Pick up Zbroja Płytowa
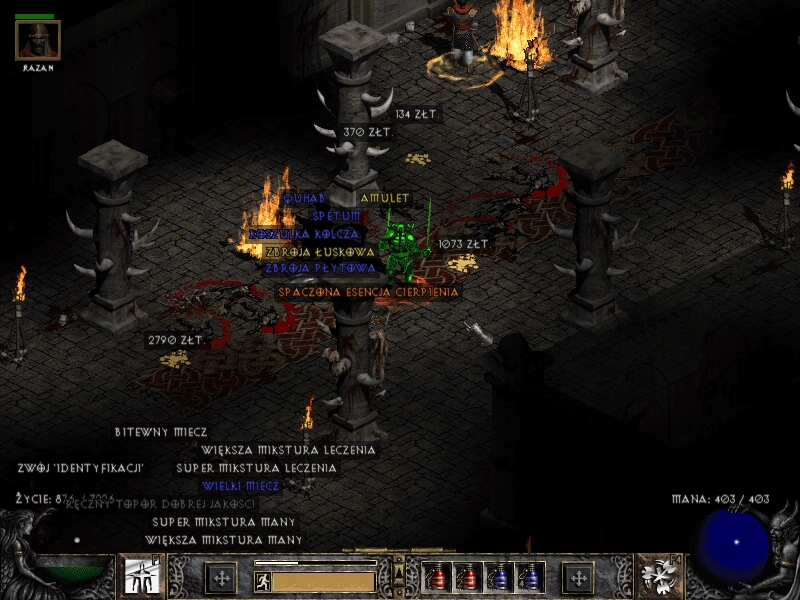800x600 pixels. pyautogui.click(x=320, y=268)
